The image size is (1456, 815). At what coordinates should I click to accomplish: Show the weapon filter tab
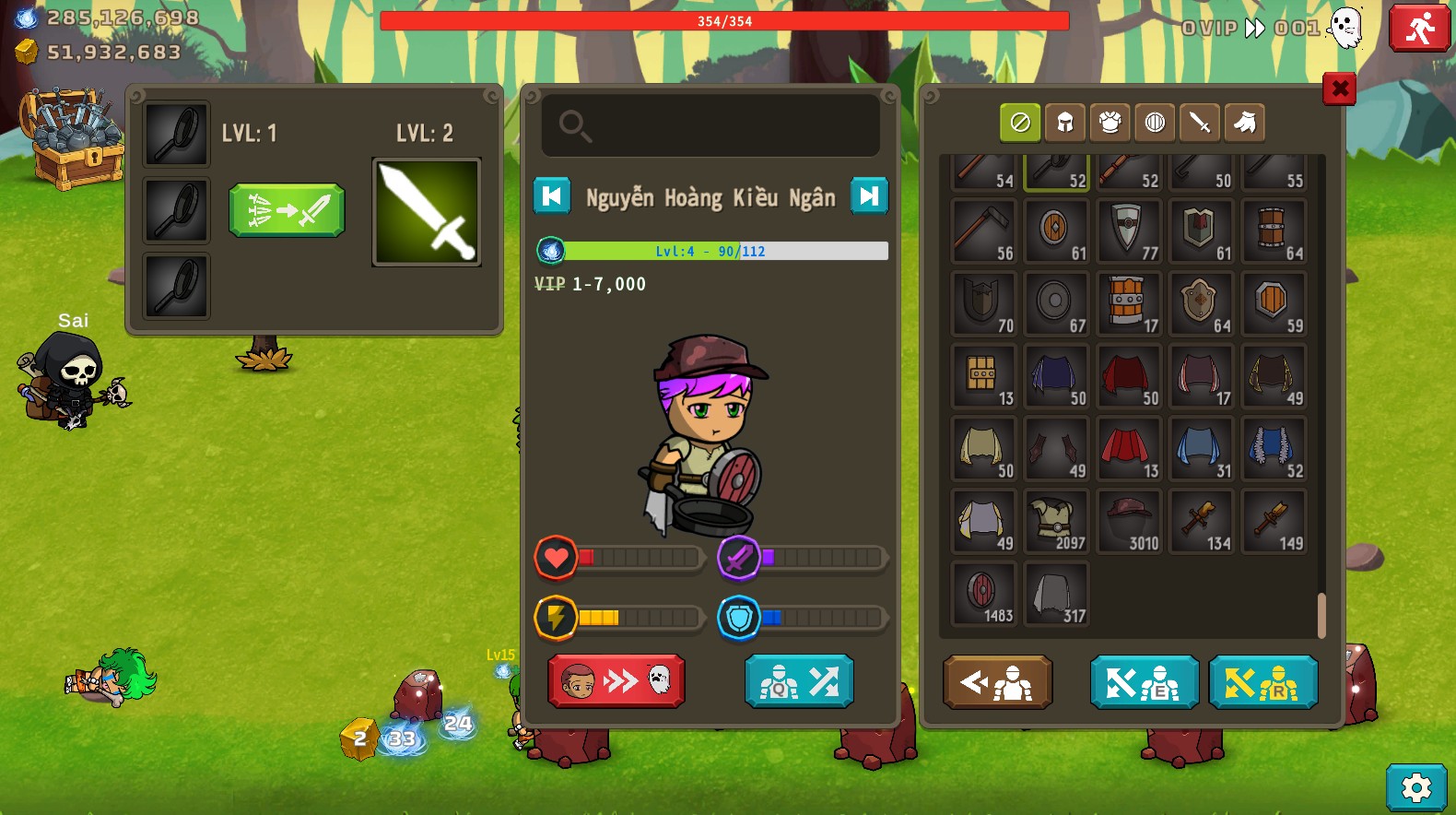[1199, 123]
